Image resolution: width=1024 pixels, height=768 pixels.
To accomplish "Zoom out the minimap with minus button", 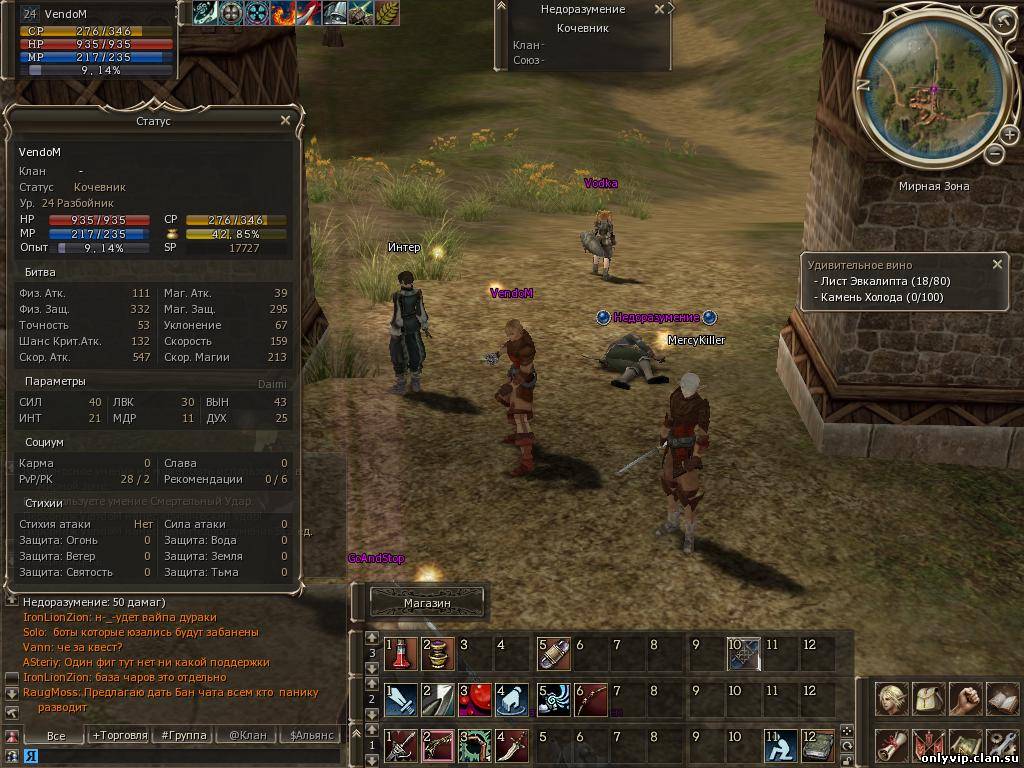I will (x=994, y=153).
